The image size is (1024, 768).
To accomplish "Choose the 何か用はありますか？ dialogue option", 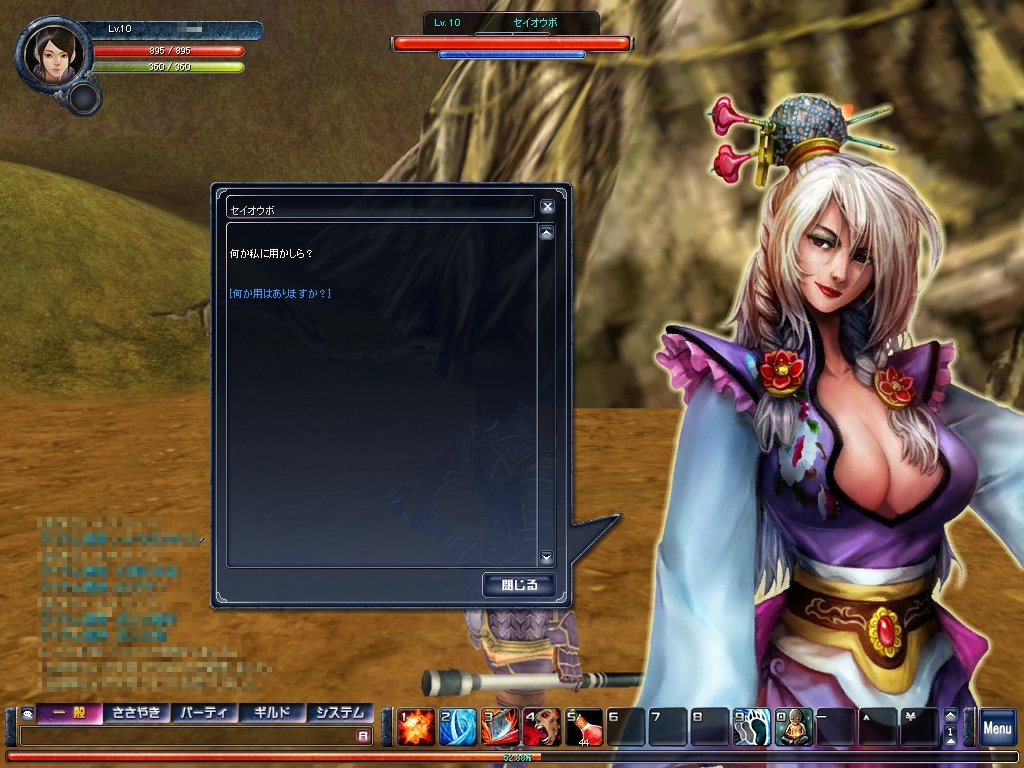I will pos(280,293).
